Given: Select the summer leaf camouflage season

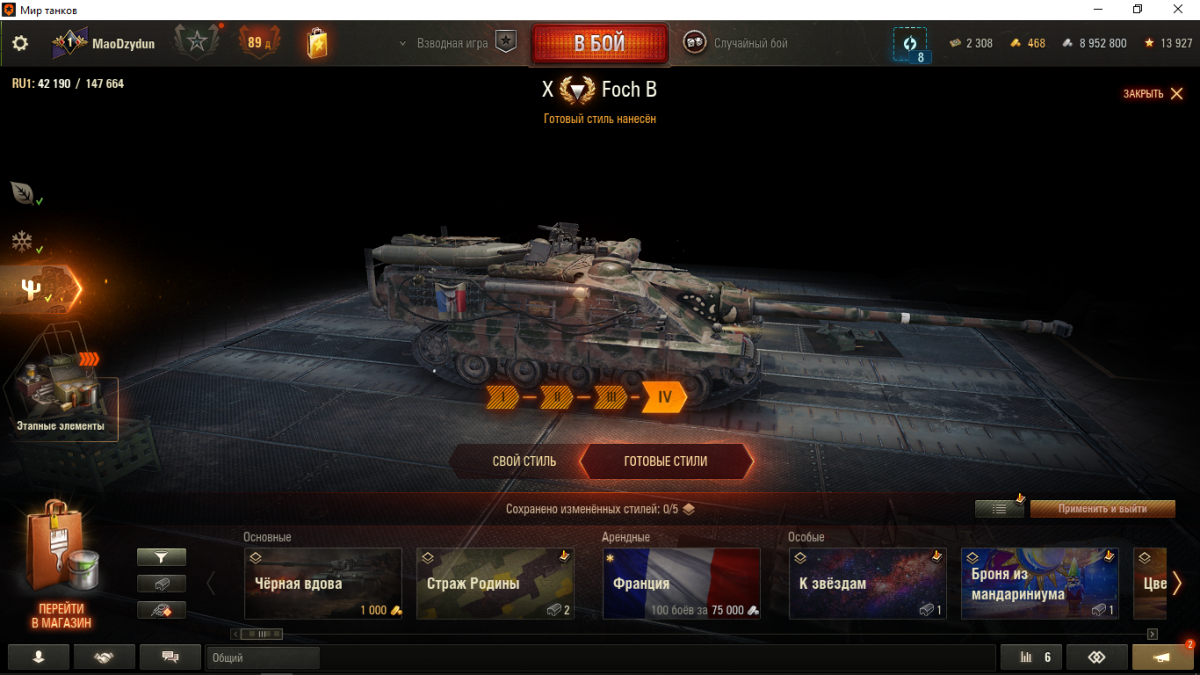Looking at the screenshot, I should tap(22, 193).
